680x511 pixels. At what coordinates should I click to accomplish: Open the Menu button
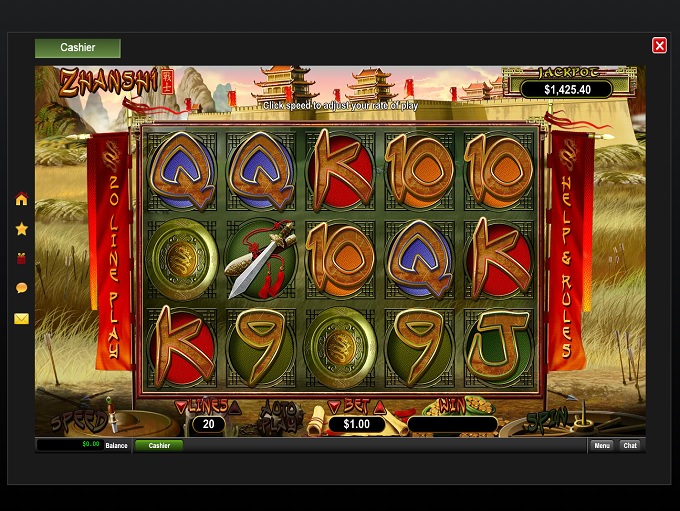[601, 445]
